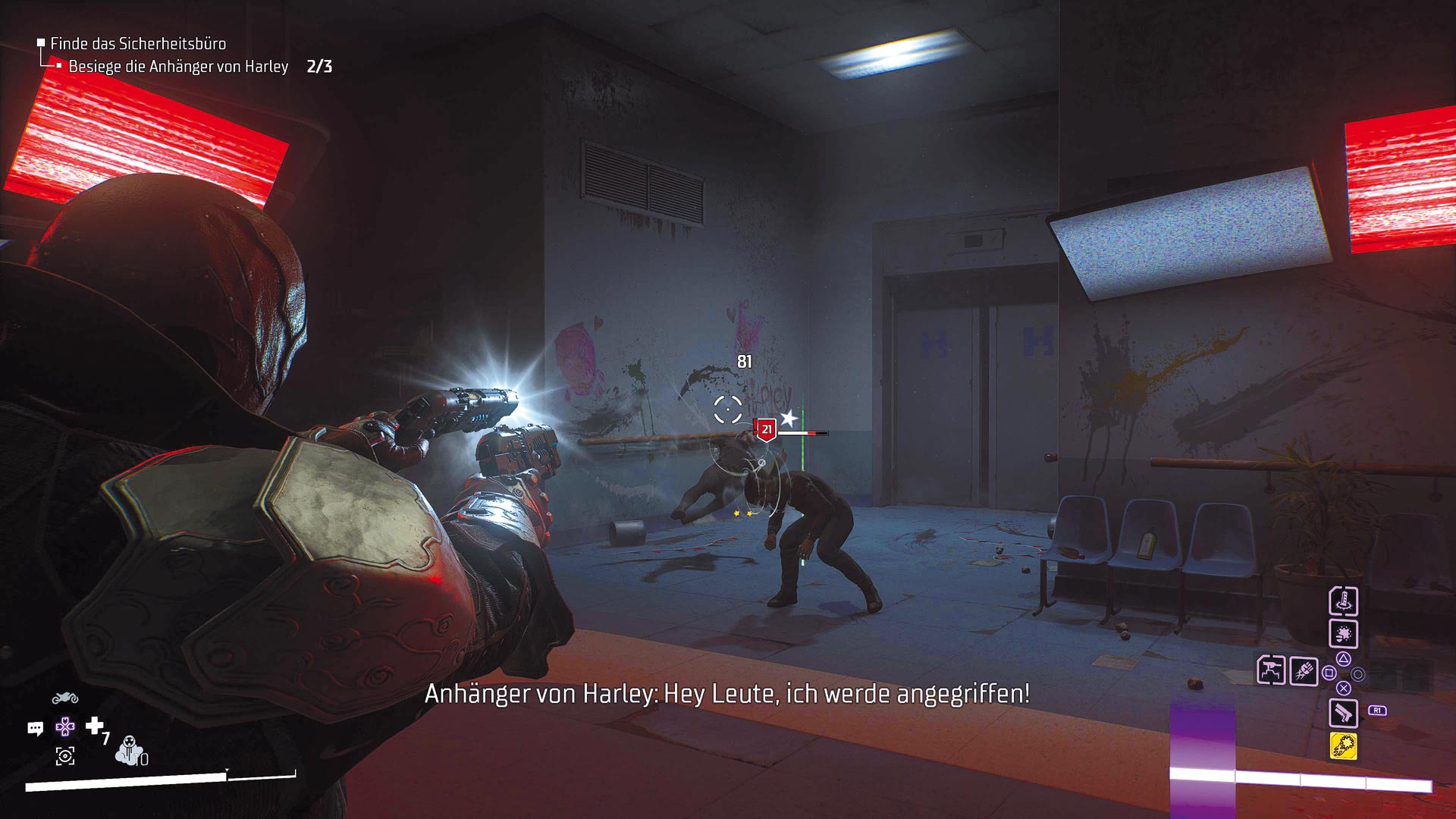Throw a smoke bomb via the cloud icon

[x=130, y=750]
